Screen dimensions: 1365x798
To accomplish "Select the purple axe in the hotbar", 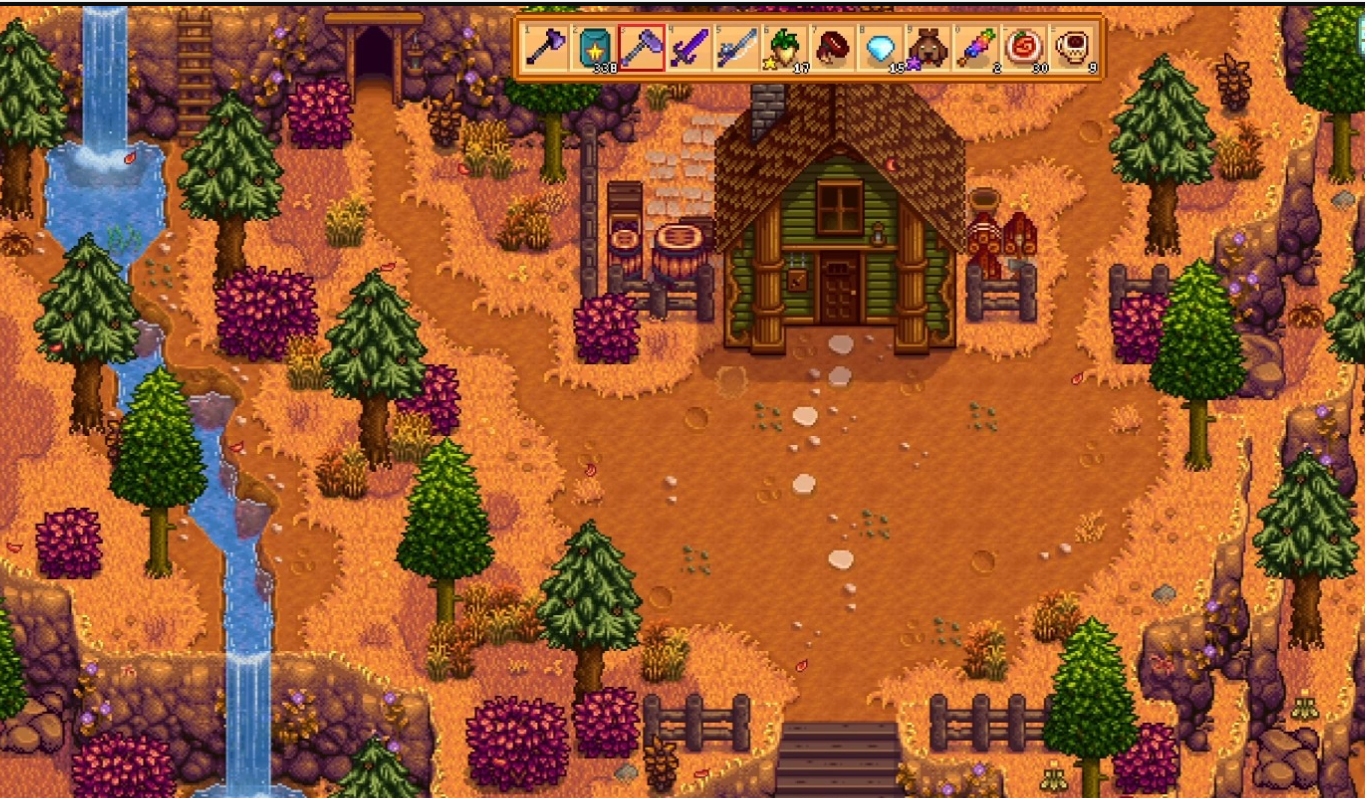I will point(546,47).
